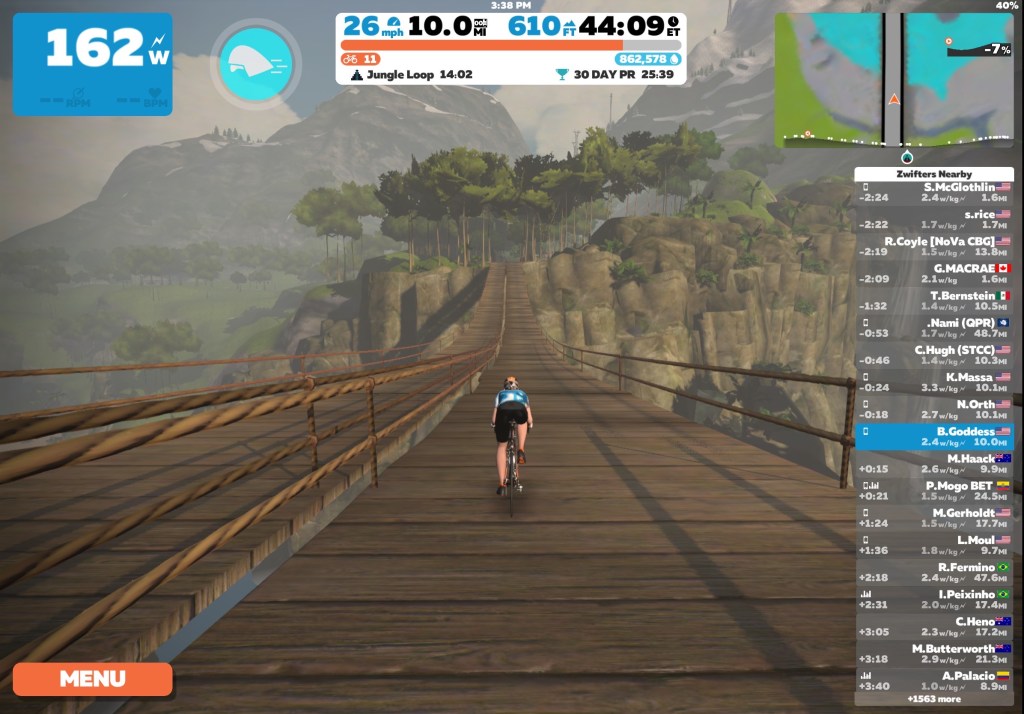Image resolution: width=1024 pixels, height=714 pixels.
Task: Show the +1563 more riders
Action: coord(934,698)
